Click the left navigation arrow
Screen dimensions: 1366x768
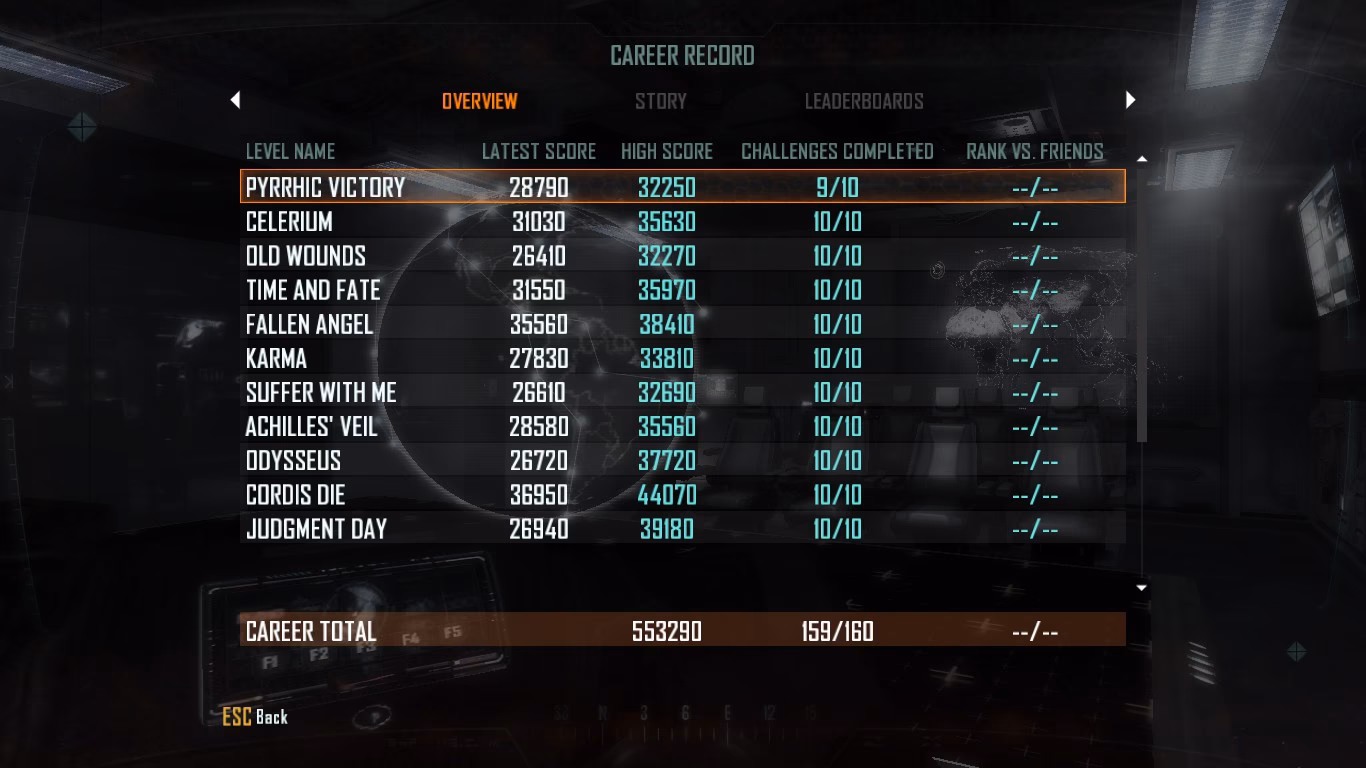pyautogui.click(x=235, y=100)
